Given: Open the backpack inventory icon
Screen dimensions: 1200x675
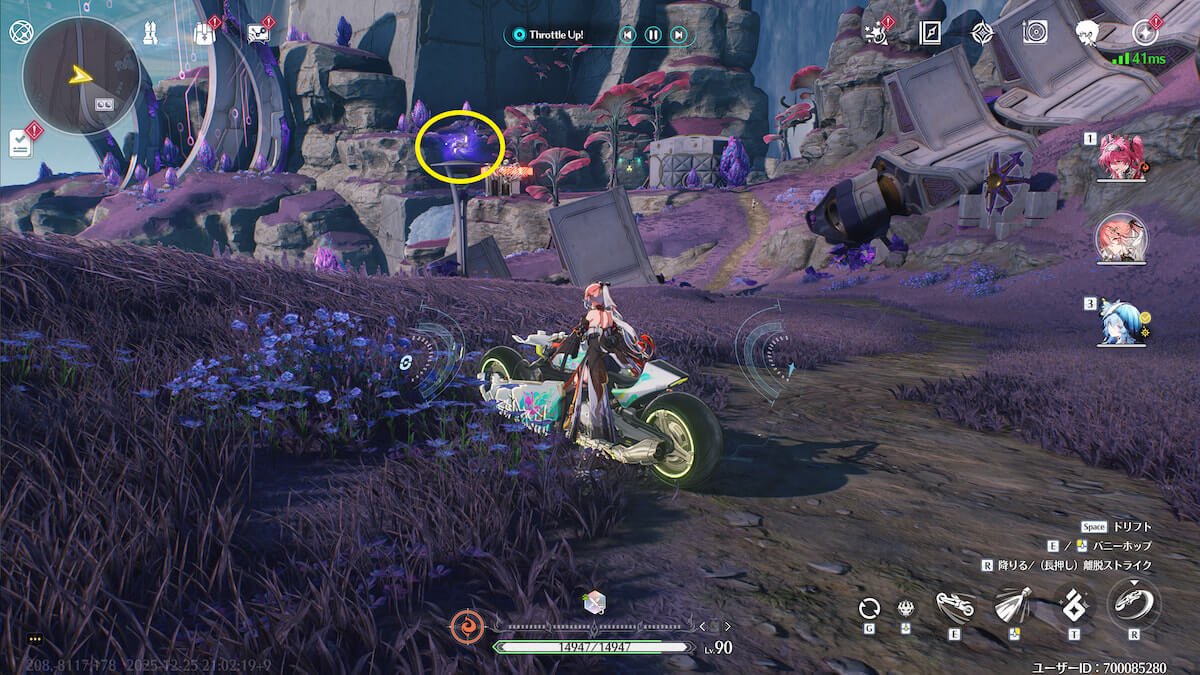Looking at the screenshot, I should [203, 34].
